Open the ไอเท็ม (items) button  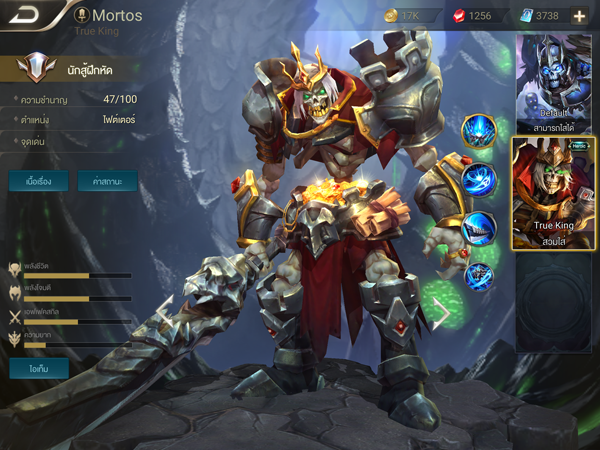coord(39,368)
